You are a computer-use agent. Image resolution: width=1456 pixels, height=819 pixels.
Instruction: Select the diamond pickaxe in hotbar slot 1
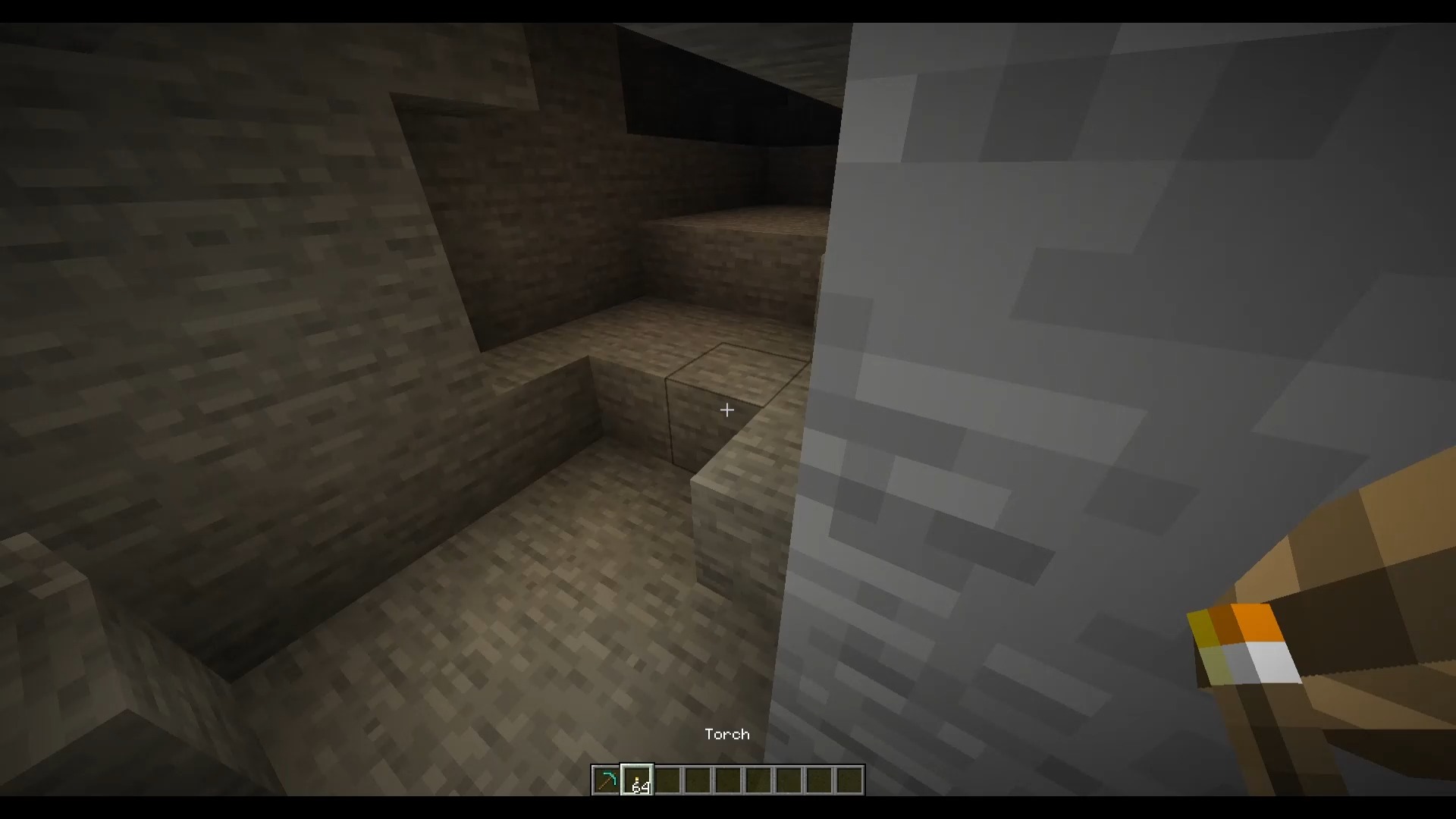(606, 779)
